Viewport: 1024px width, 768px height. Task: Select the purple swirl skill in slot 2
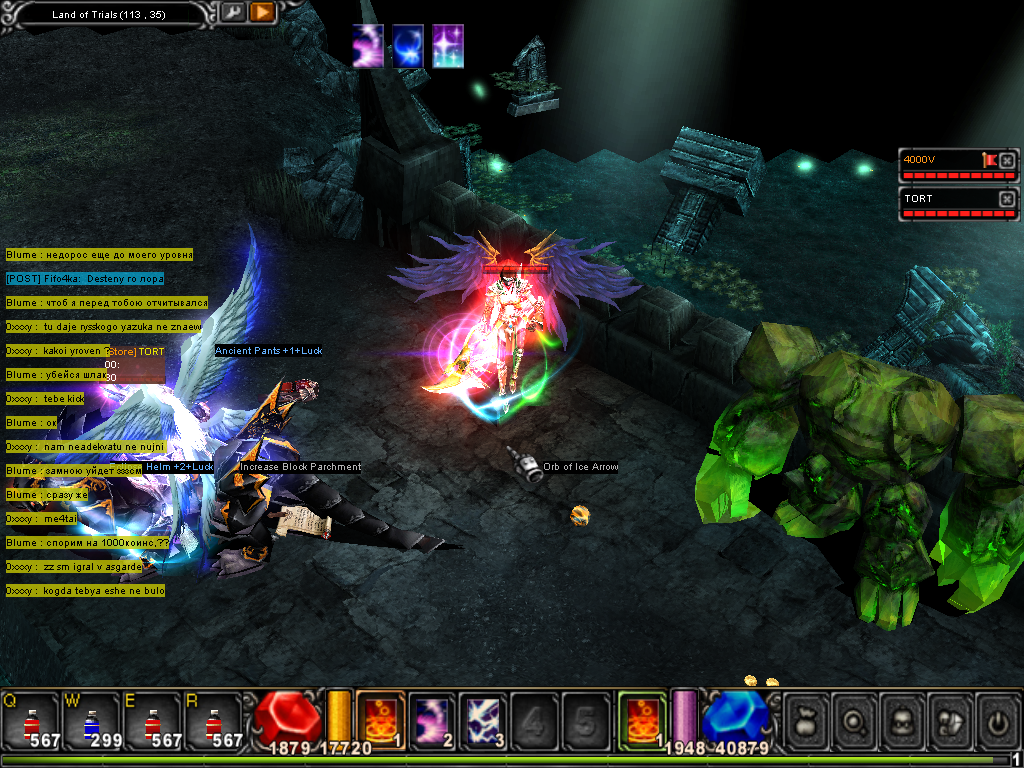433,718
